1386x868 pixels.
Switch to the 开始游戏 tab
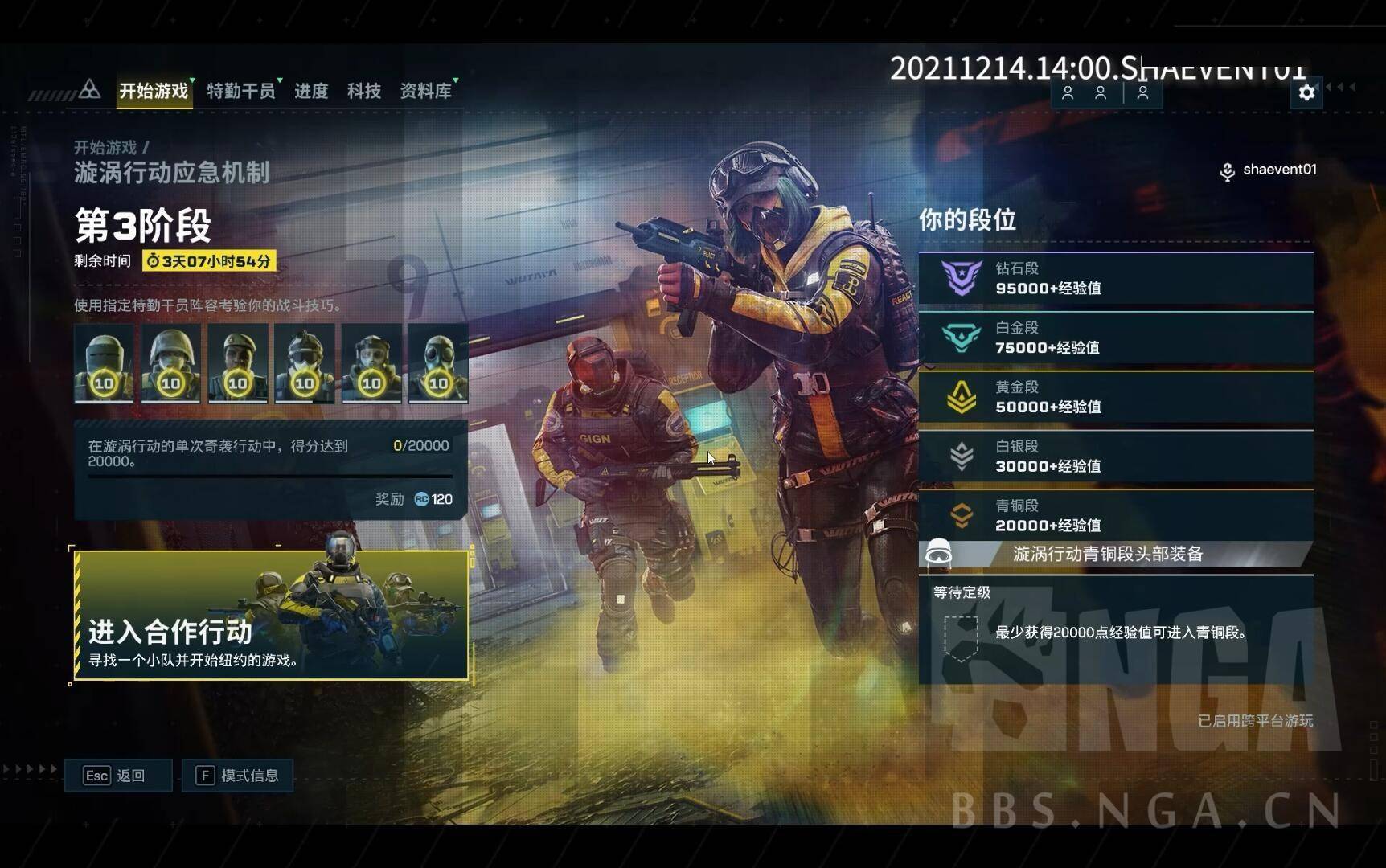click(x=154, y=91)
